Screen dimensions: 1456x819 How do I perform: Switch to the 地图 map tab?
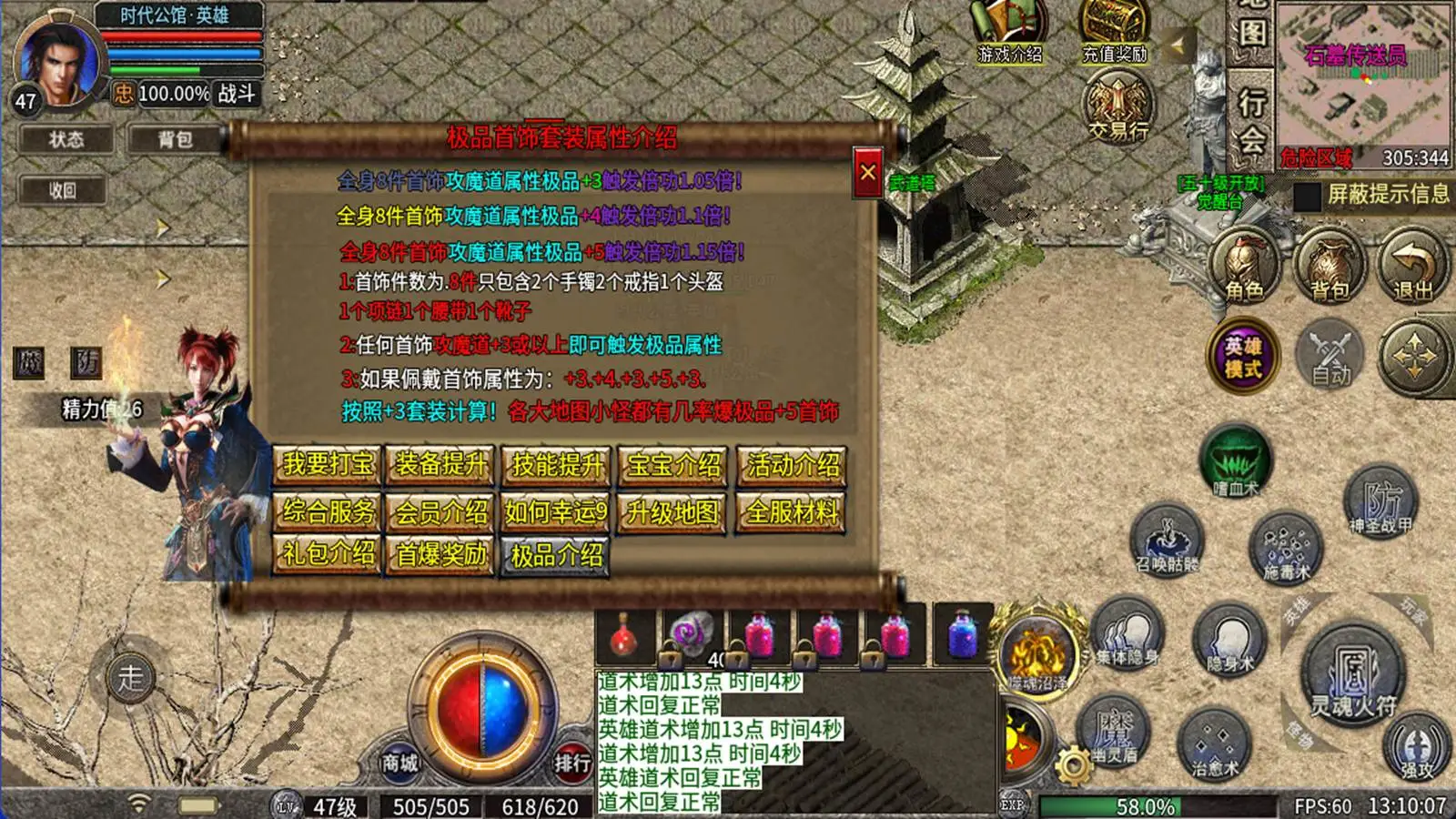[x=1254, y=27]
